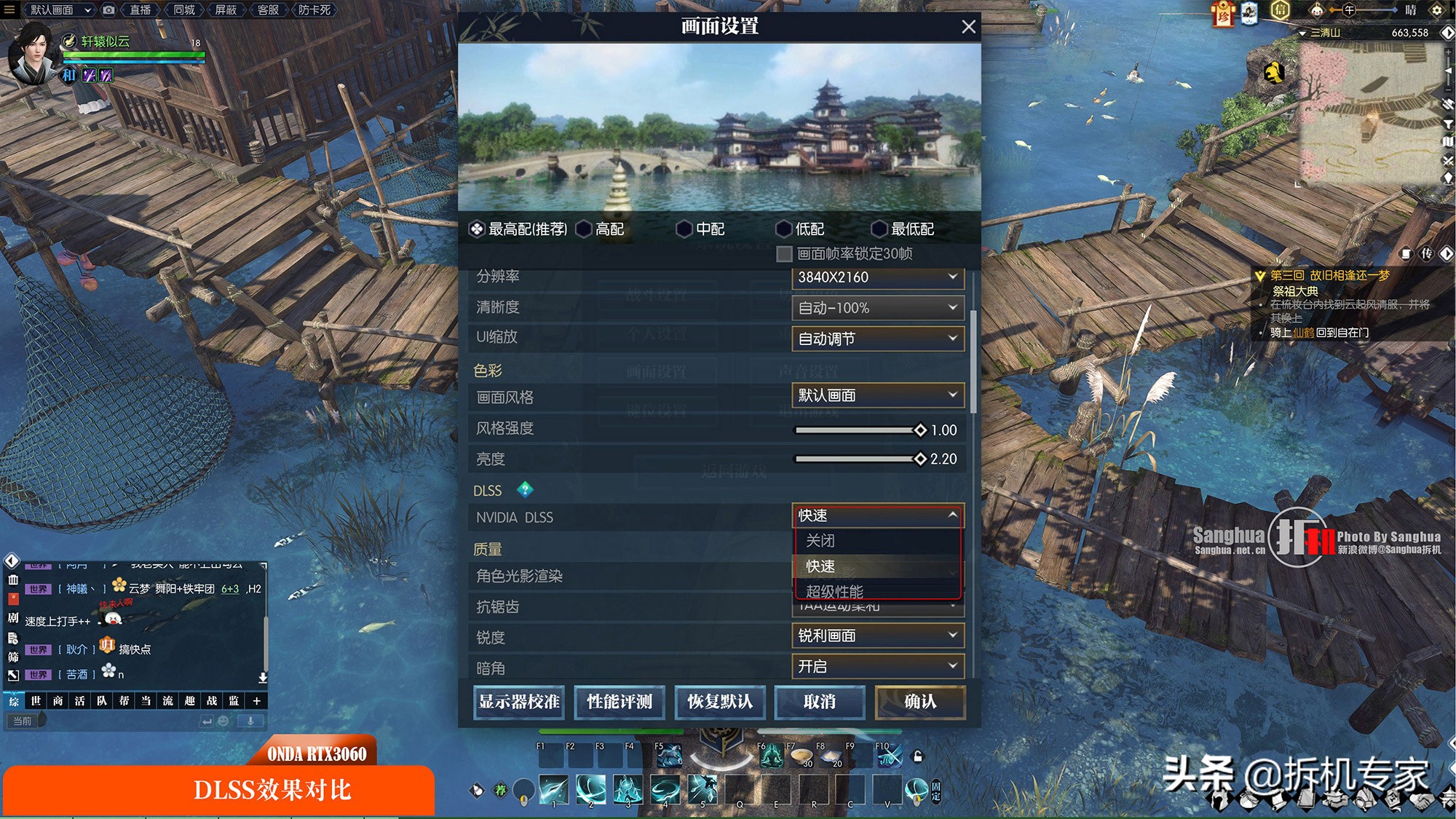Screen dimensions: 1456x819
Task: Select the emoji icon in the chat bar
Action: pos(223,721)
